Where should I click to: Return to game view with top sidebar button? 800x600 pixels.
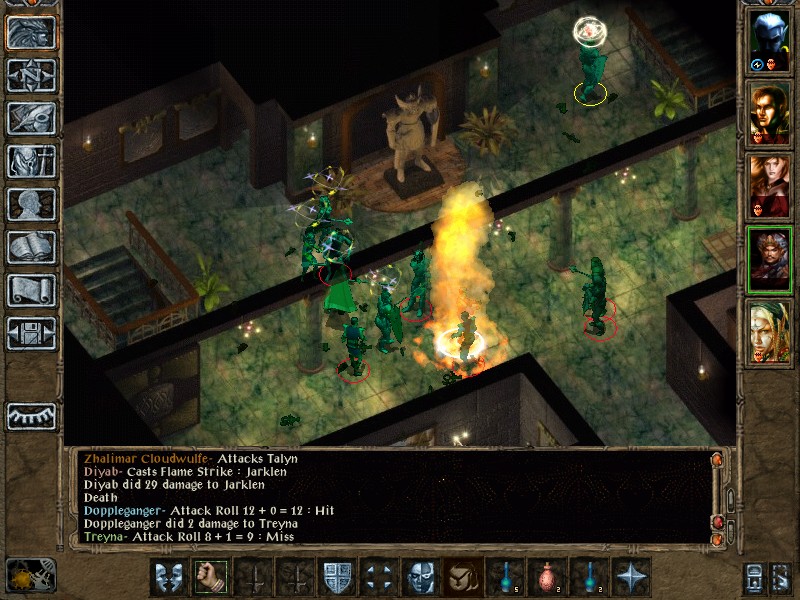[x=30, y=32]
